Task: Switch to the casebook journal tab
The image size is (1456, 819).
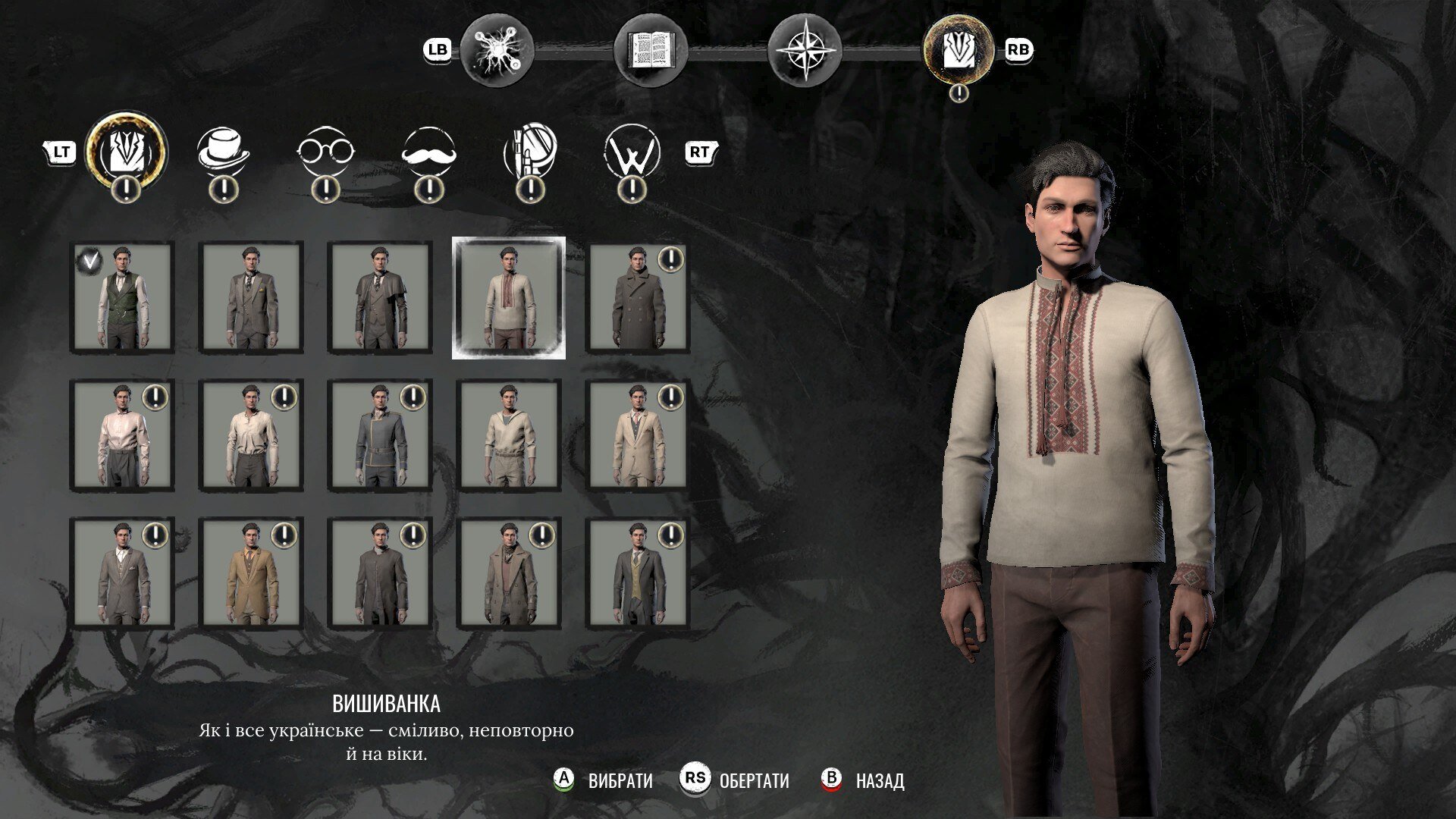Action: coord(651,51)
